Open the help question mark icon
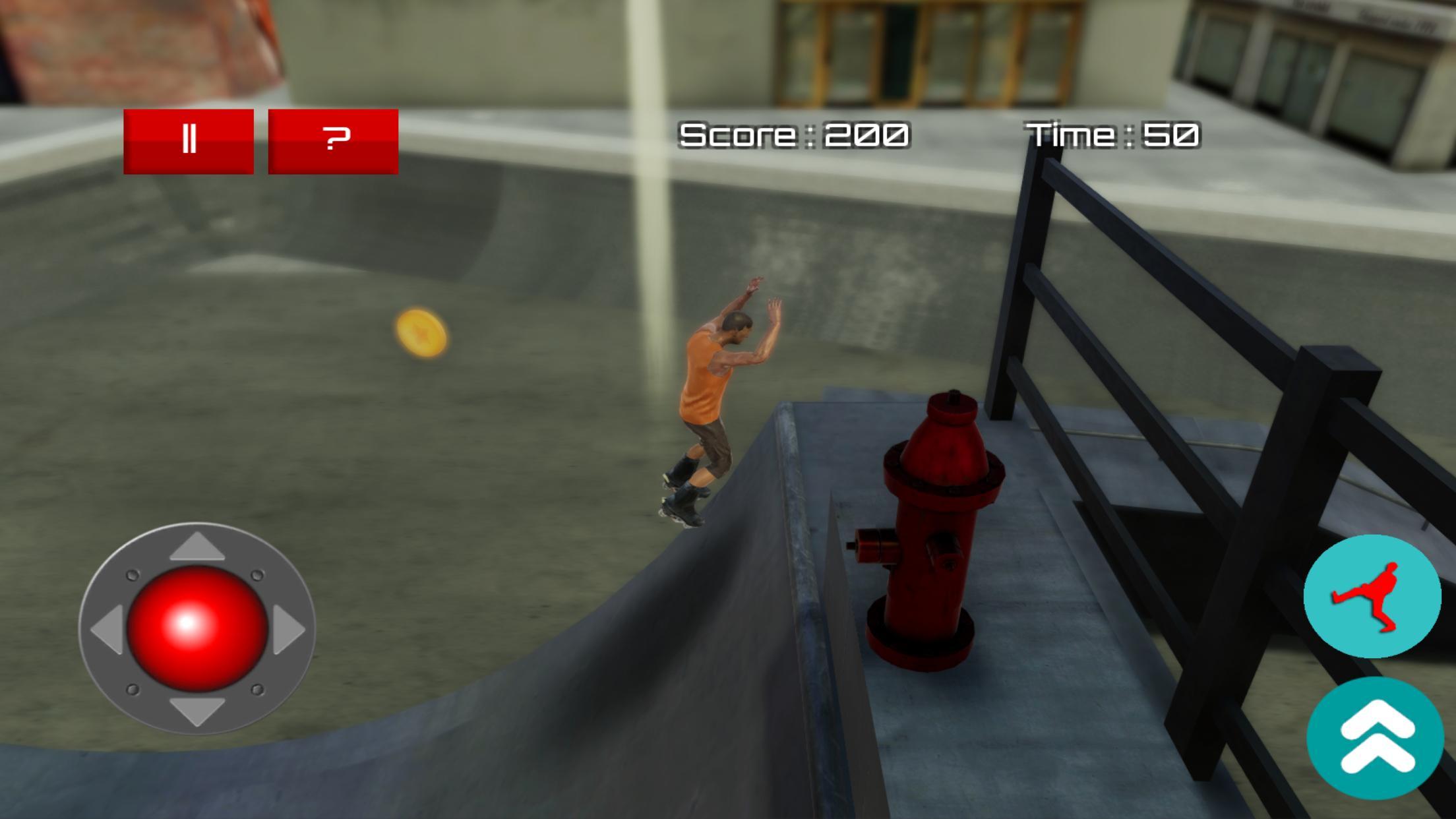The image size is (1456, 819). pyautogui.click(x=333, y=139)
